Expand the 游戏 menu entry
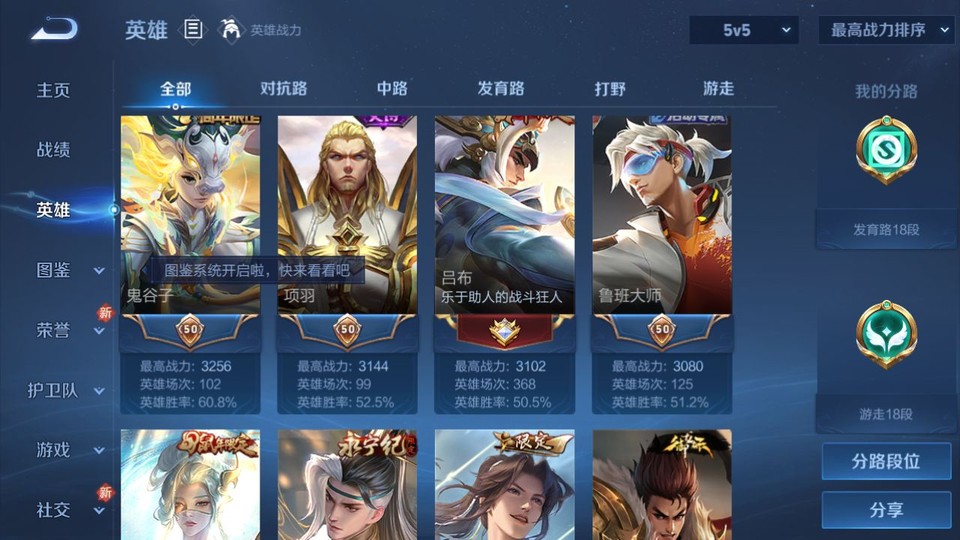Screen dimensions: 960x540 68,450
